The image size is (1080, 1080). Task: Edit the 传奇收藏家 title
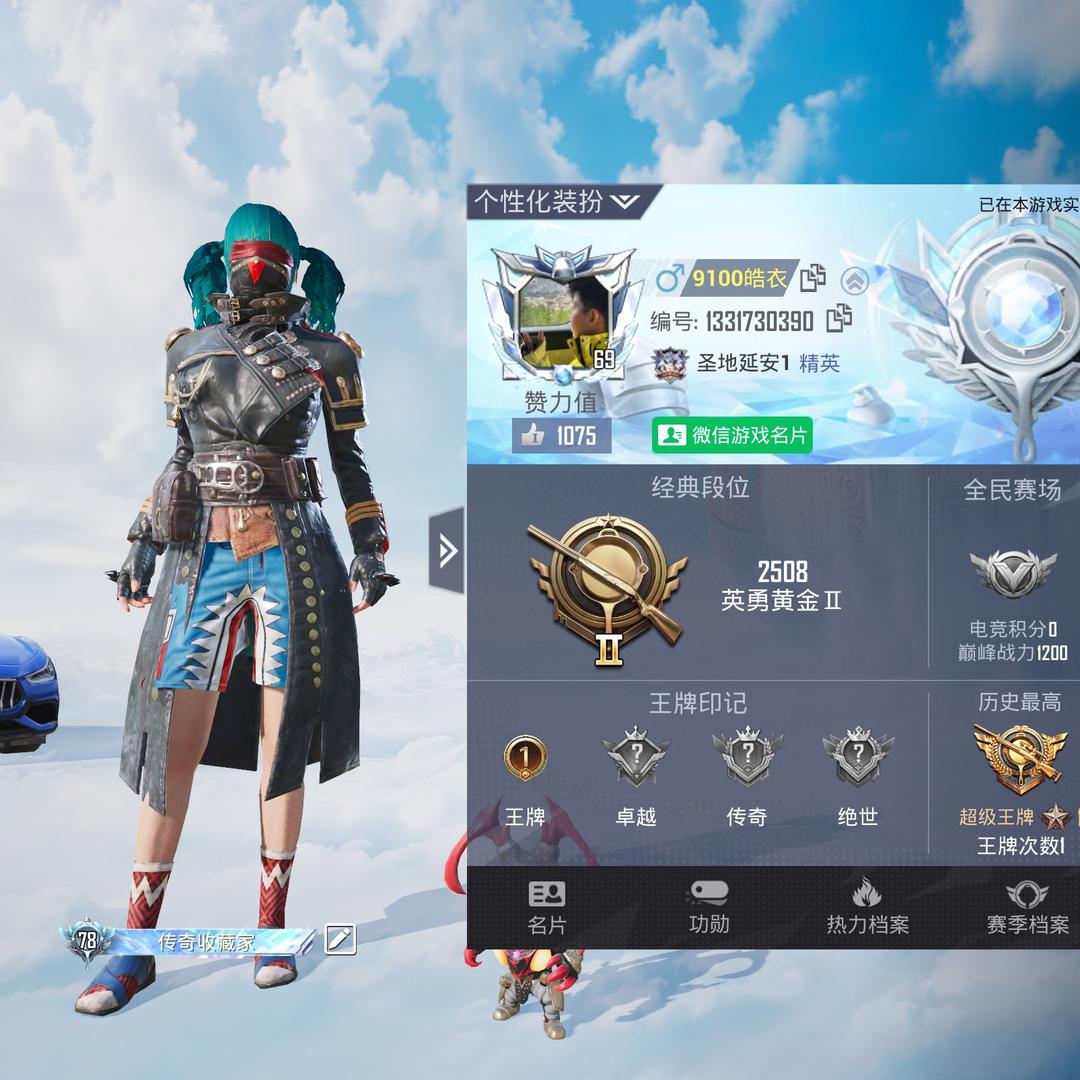click(340, 939)
